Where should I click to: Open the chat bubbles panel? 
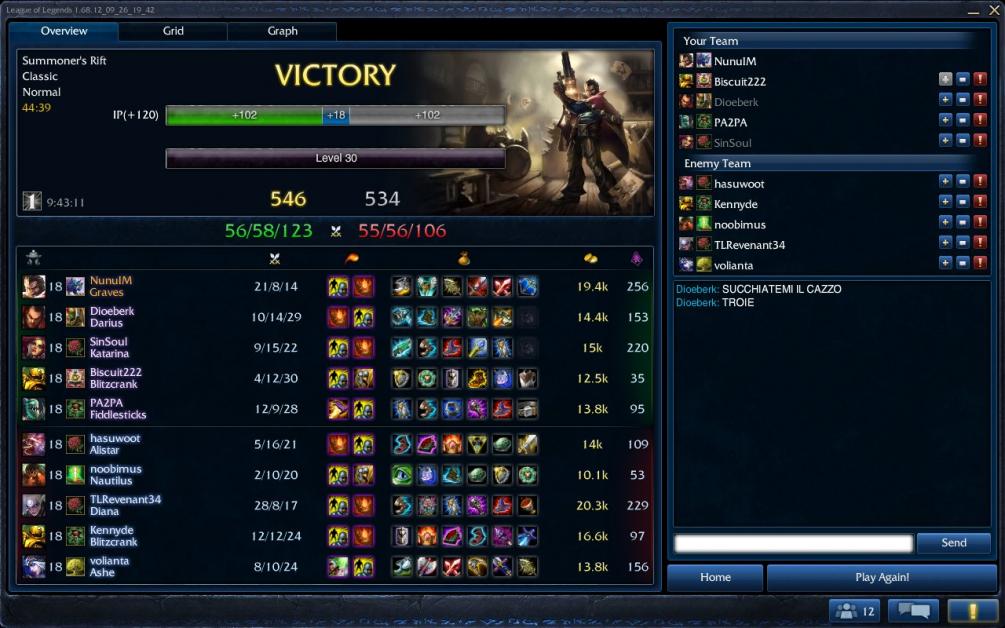(914, 610)
